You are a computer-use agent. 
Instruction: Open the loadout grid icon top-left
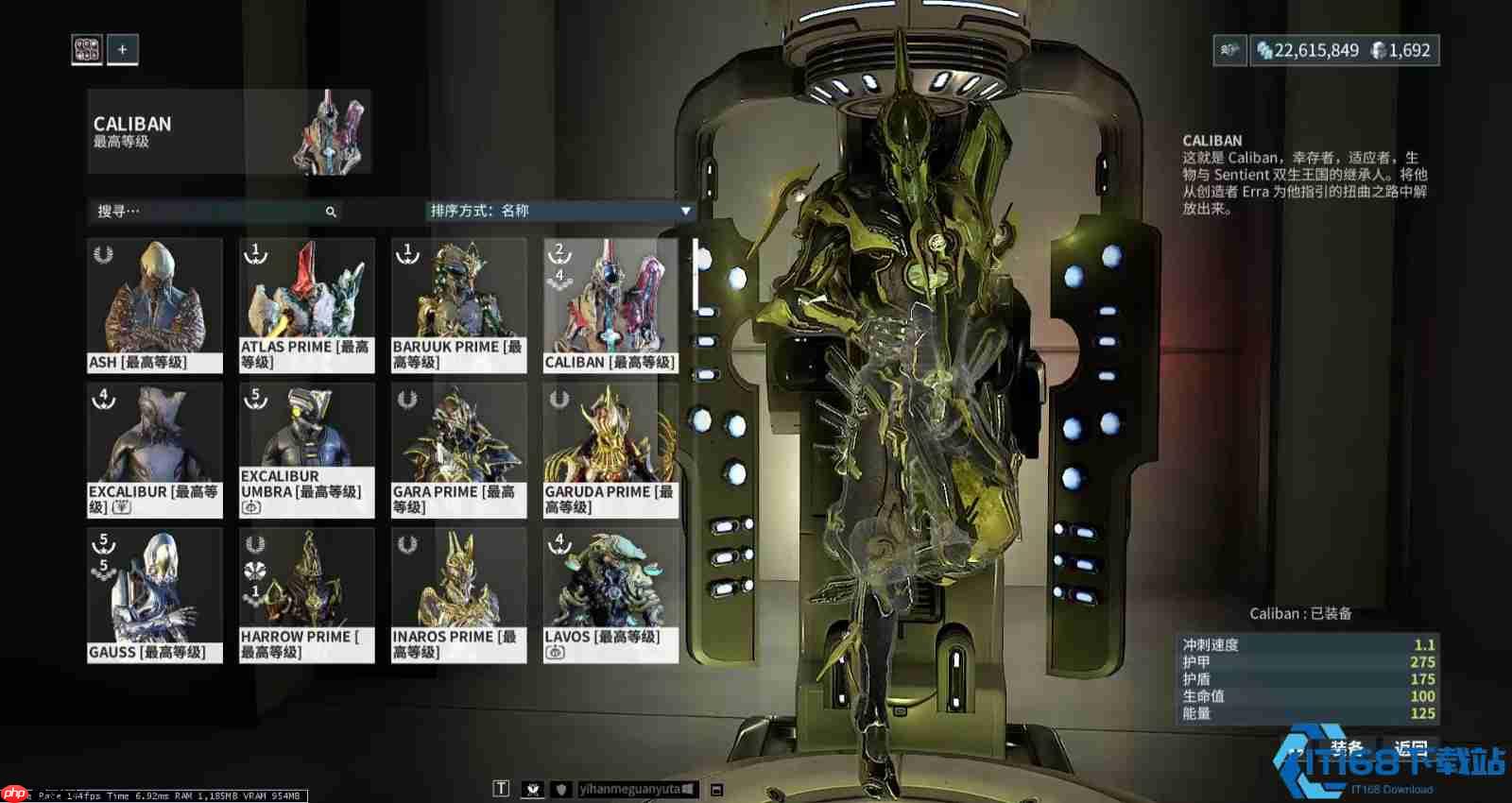point(87,48)
